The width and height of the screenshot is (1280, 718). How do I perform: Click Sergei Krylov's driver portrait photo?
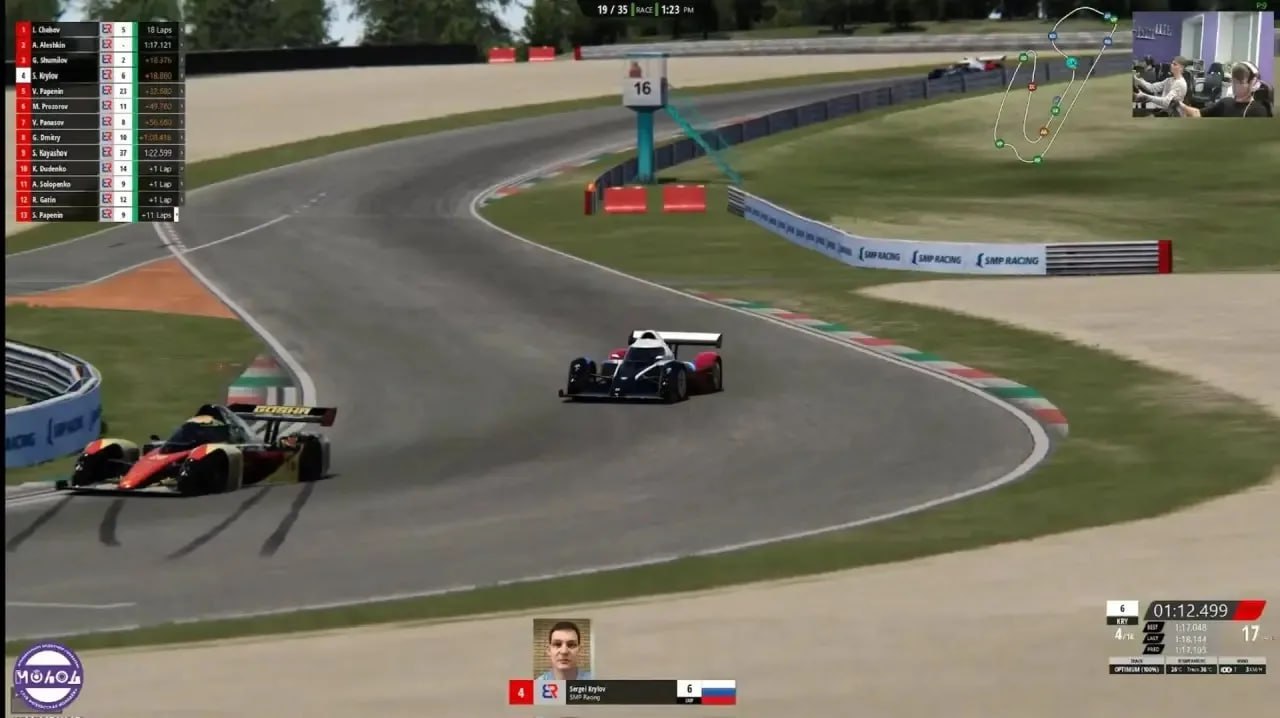pyautogui.click(x=561, y=649)
